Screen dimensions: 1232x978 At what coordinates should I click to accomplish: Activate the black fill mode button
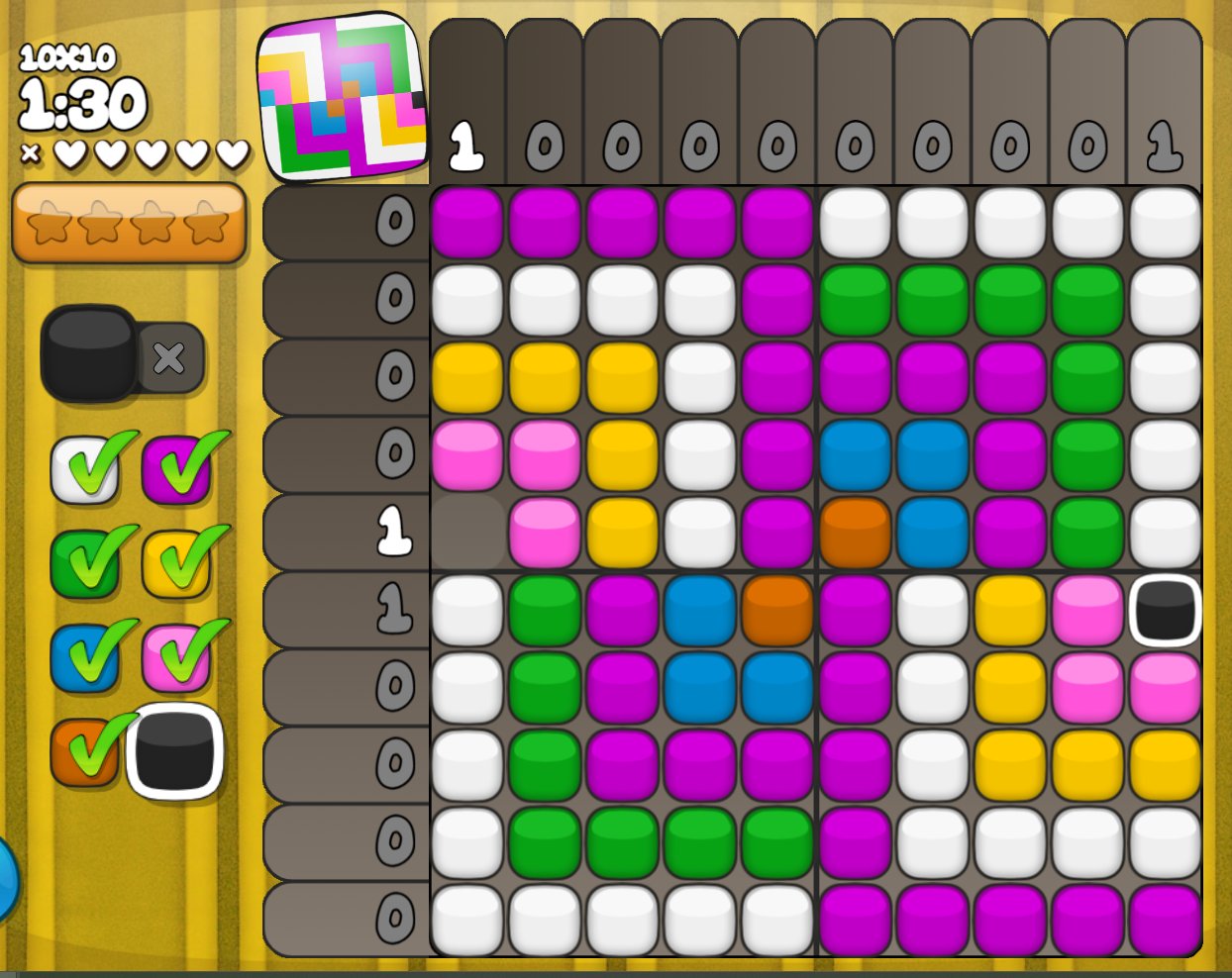(x=89, y=352)
